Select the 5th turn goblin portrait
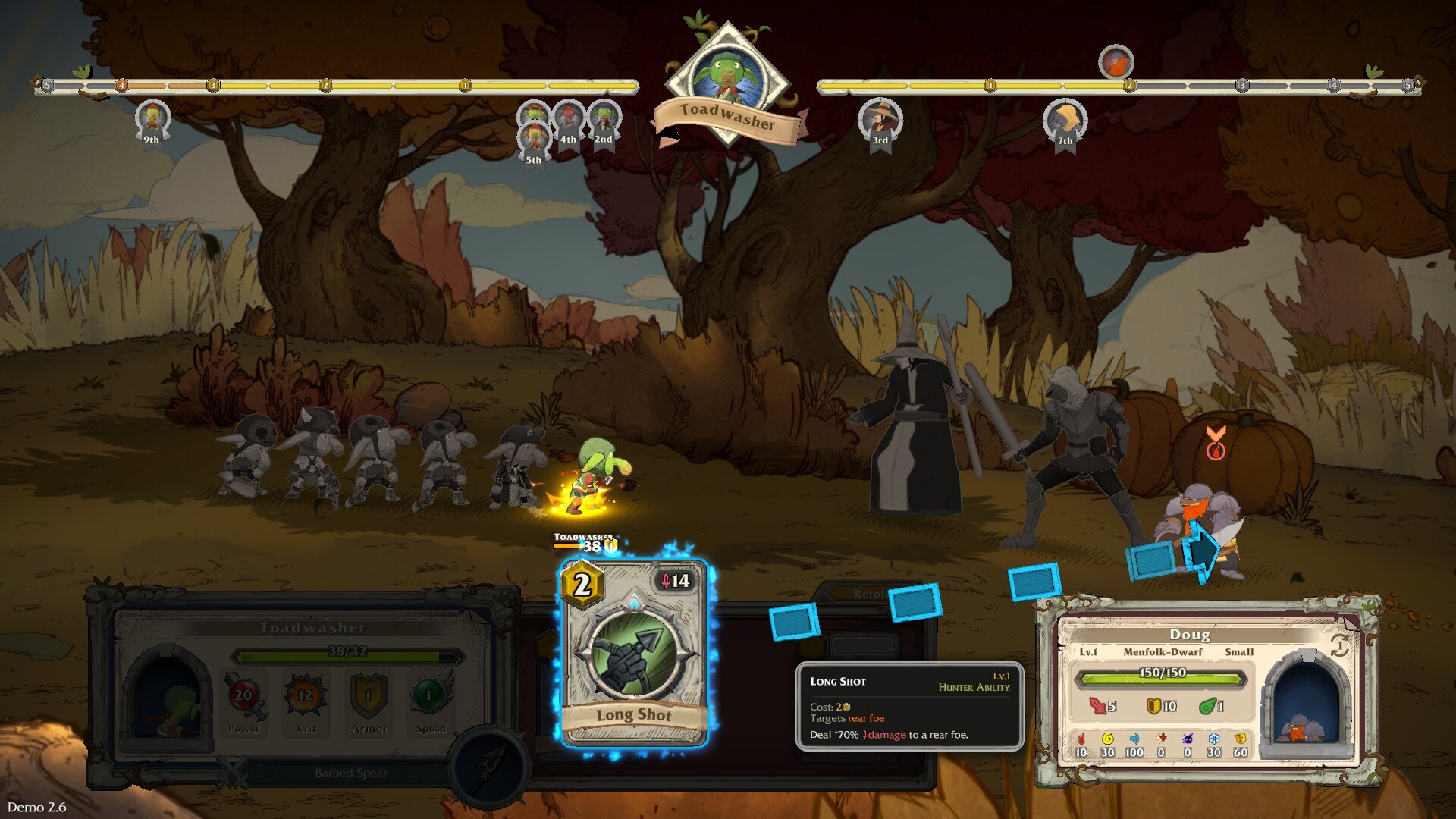Viewport: 1456px width, 819px height. coord(534,140)
